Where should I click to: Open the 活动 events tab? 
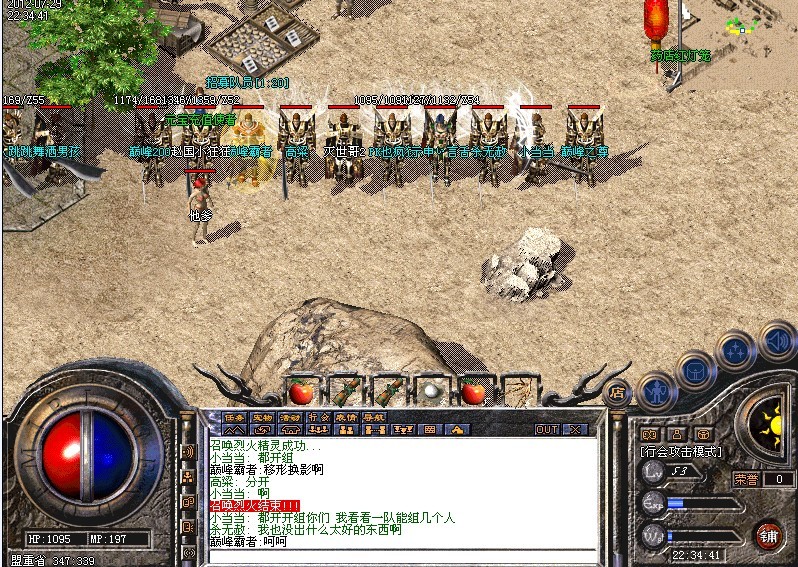(x=290, y=416)
